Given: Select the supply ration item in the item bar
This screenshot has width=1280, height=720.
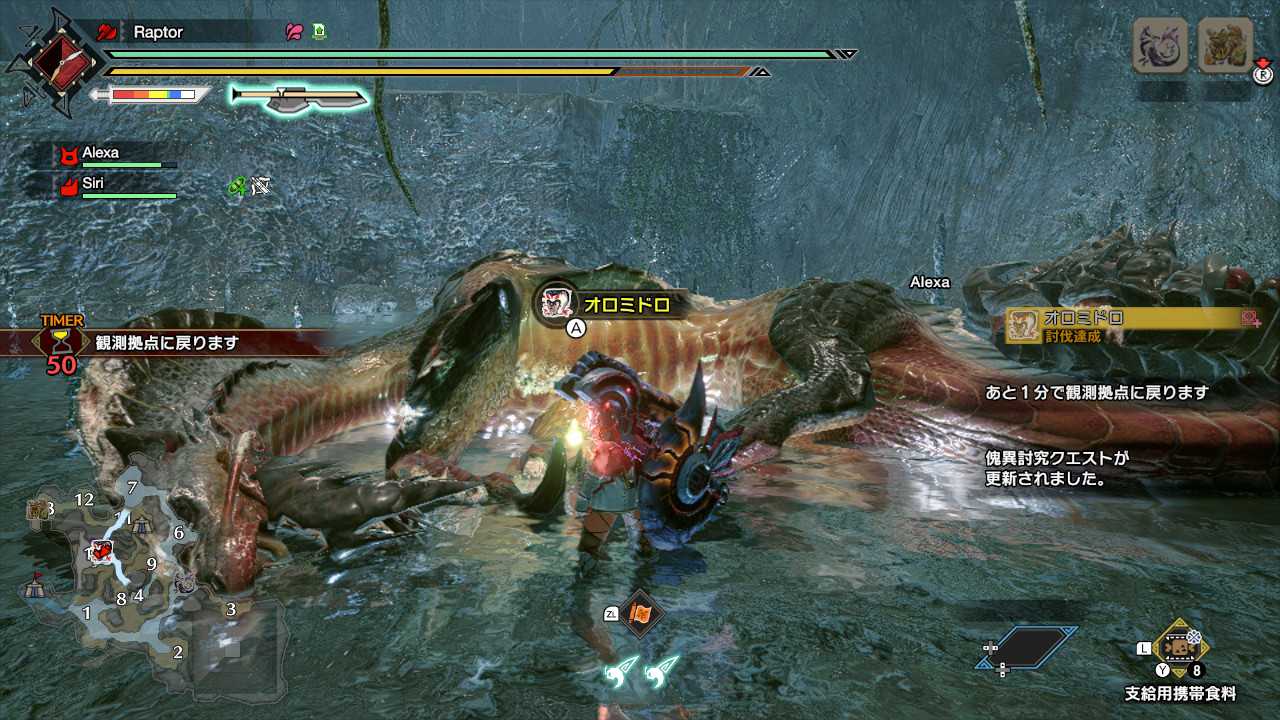Looking at the screenshot, I should point(1180,648).
